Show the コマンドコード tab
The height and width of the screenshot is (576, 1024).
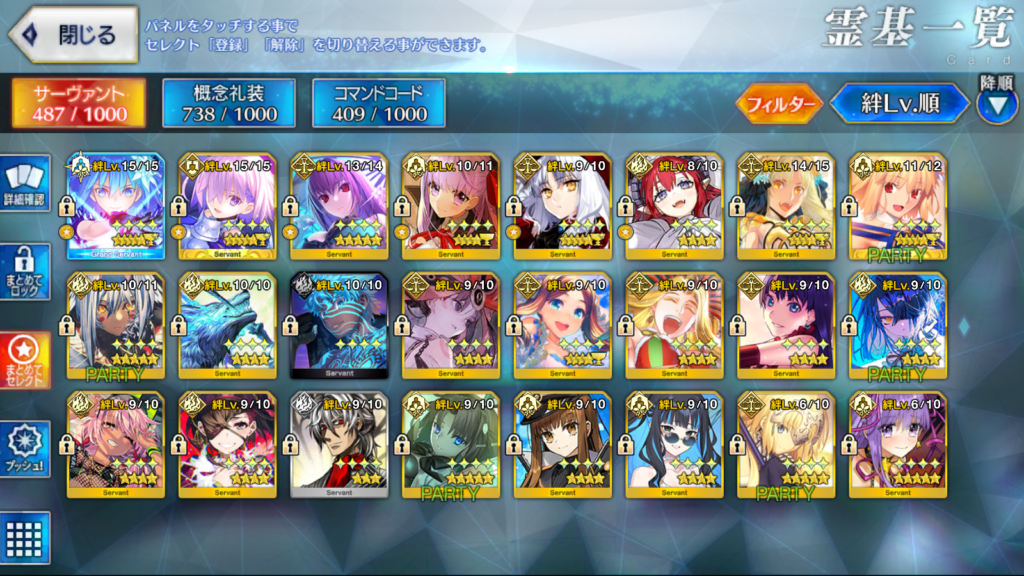click(378, 103)
